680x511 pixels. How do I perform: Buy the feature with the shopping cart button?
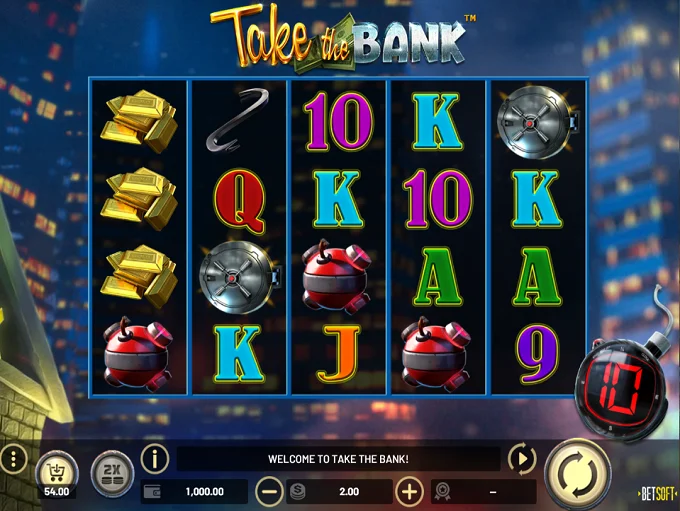pos(56,471)
